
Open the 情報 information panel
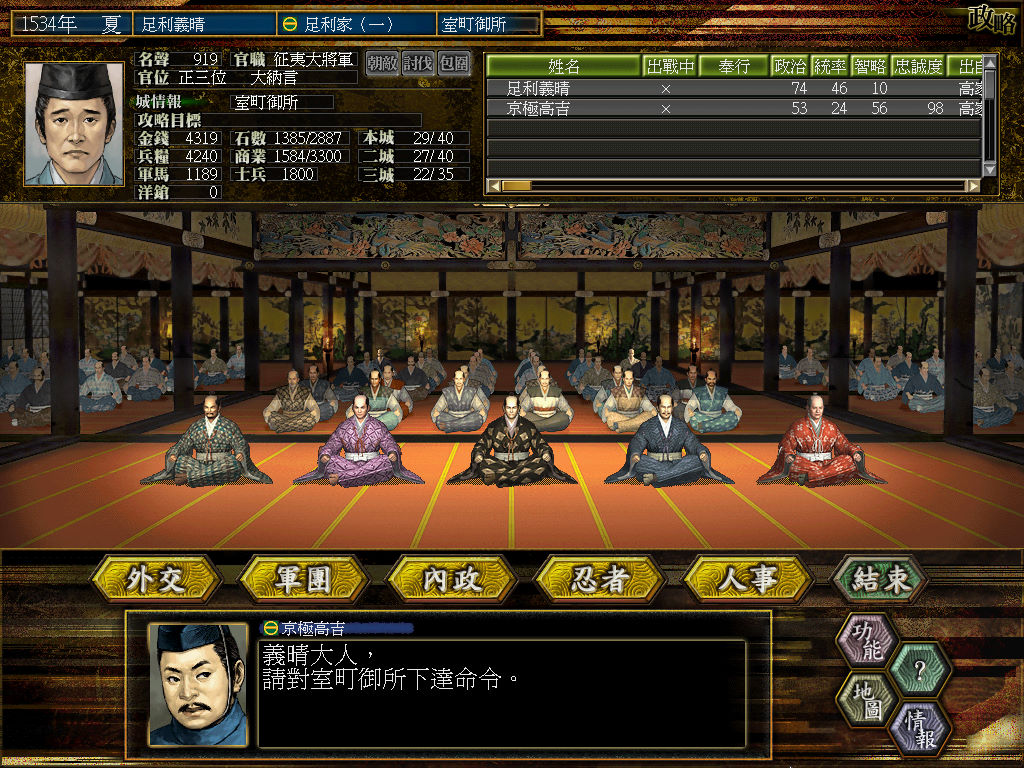click(x=919, y=727)
